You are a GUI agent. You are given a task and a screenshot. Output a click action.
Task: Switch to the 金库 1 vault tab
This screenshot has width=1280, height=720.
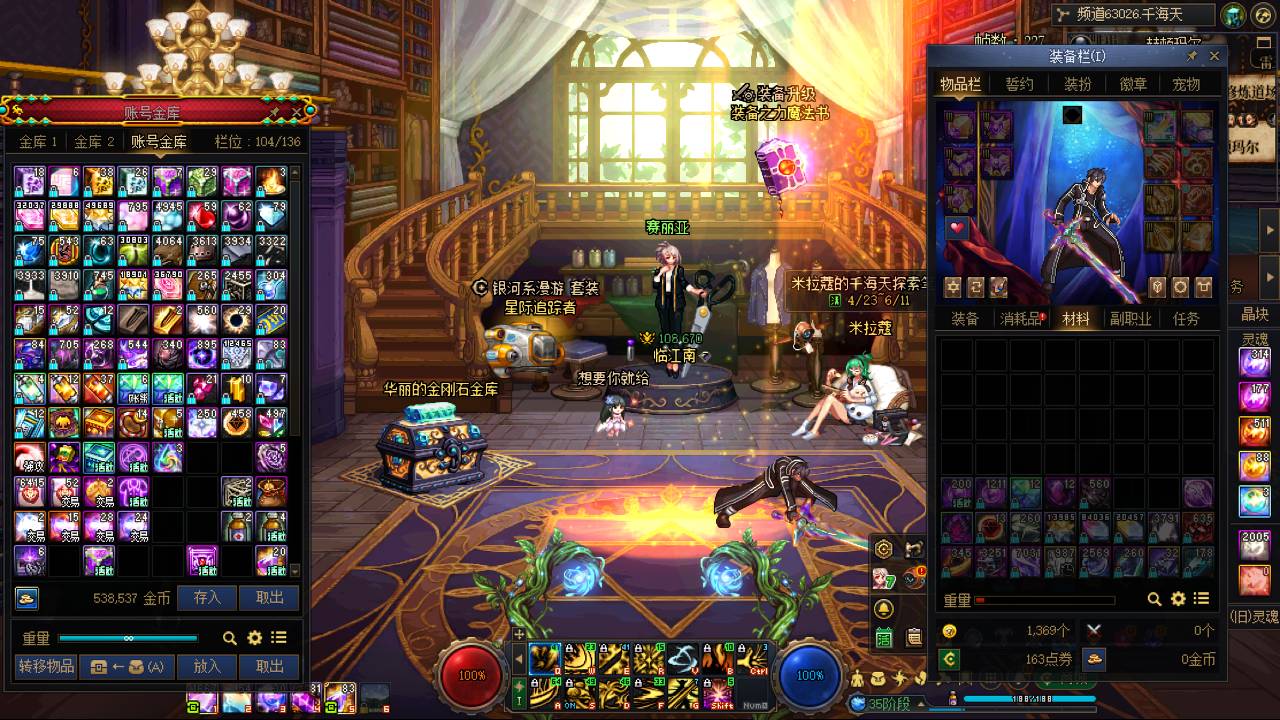38,142
